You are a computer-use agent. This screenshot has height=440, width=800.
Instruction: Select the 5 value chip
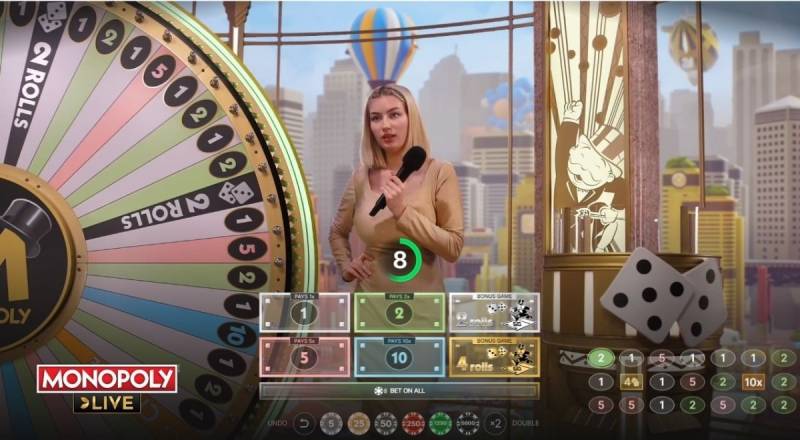point(331,424)
